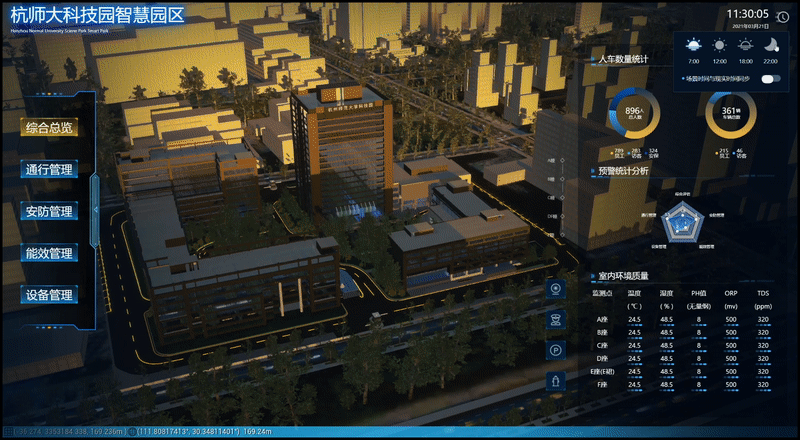This screenshot has width=800, height=440.
Task: Select the 22:00 night moon icon
Action: (771, 46)
